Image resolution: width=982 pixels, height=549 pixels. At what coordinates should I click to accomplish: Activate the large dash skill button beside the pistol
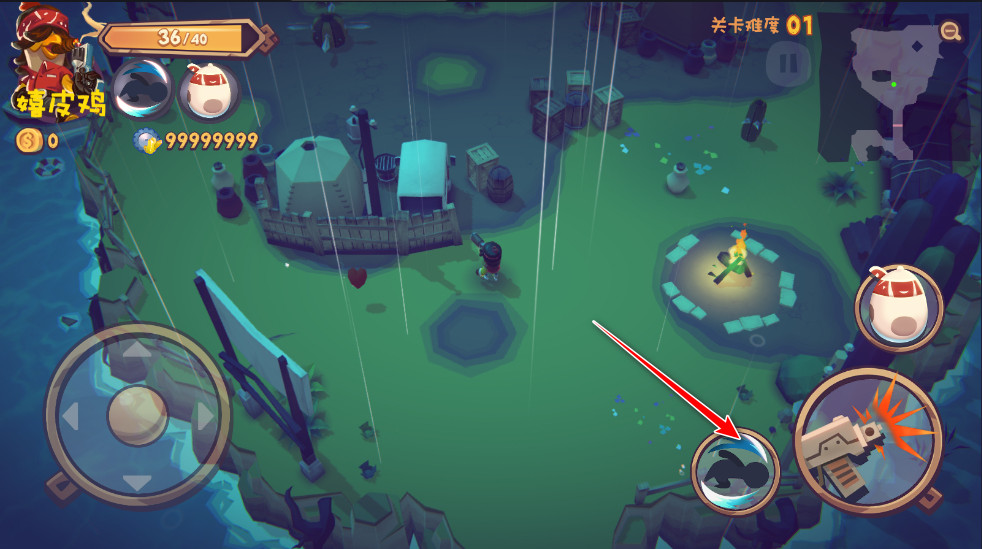pos(735,470)
